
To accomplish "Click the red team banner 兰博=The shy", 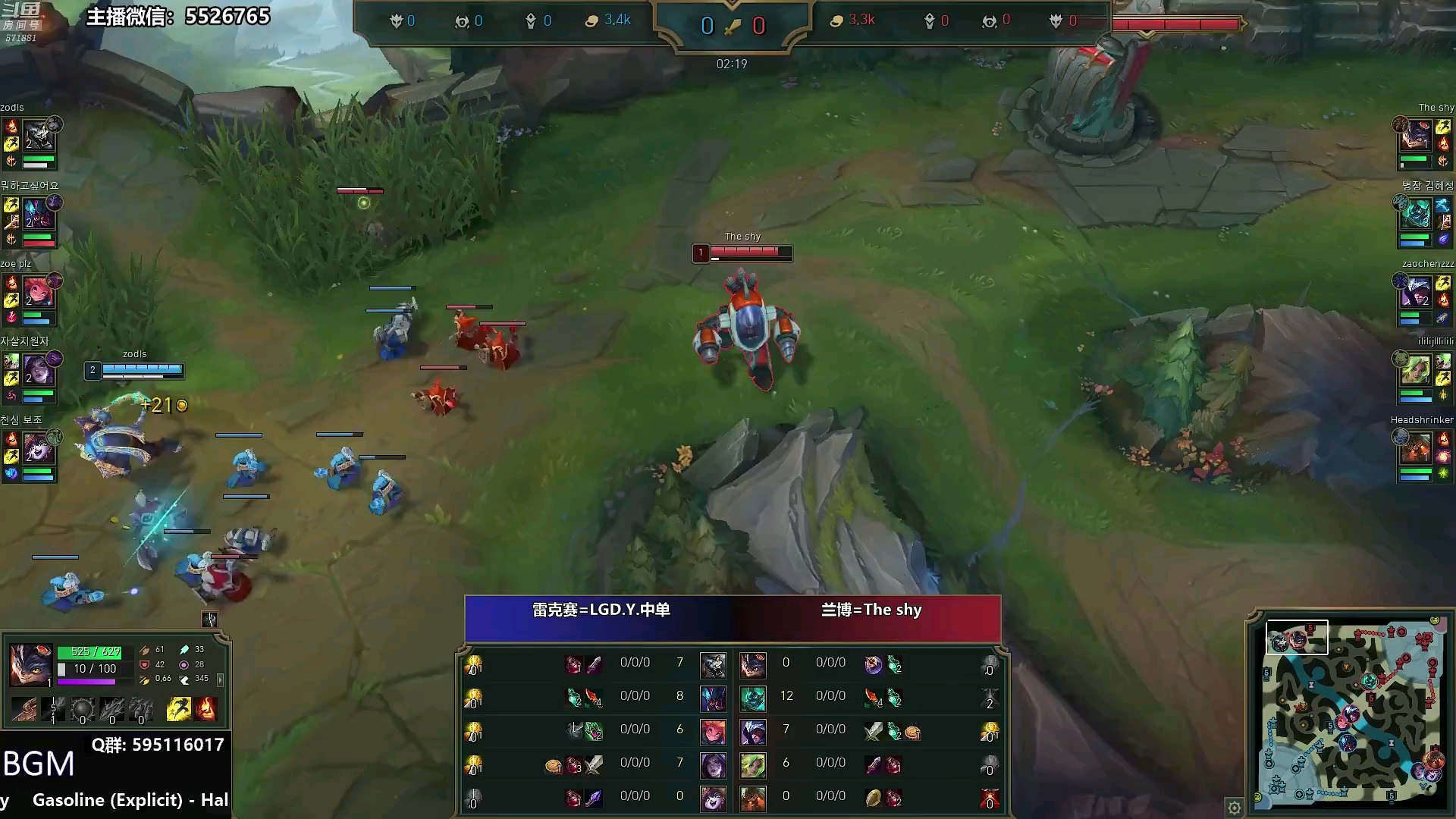I will pyautogui.click(x=871, y=610).
